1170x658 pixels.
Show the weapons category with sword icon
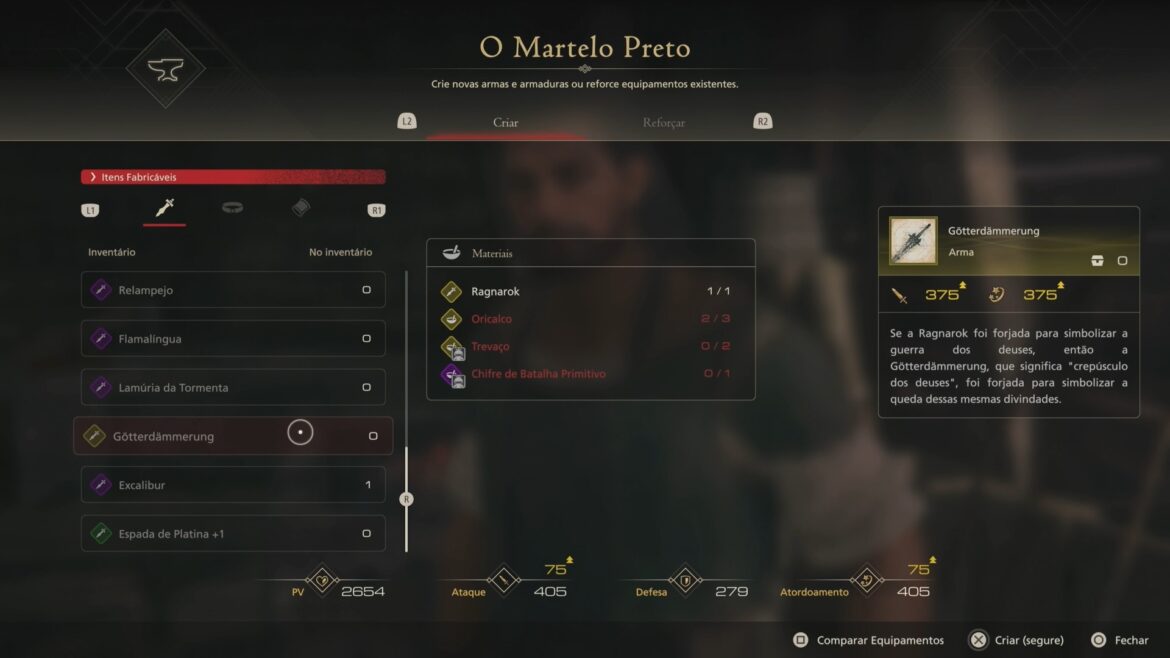[x=165, y=208]
